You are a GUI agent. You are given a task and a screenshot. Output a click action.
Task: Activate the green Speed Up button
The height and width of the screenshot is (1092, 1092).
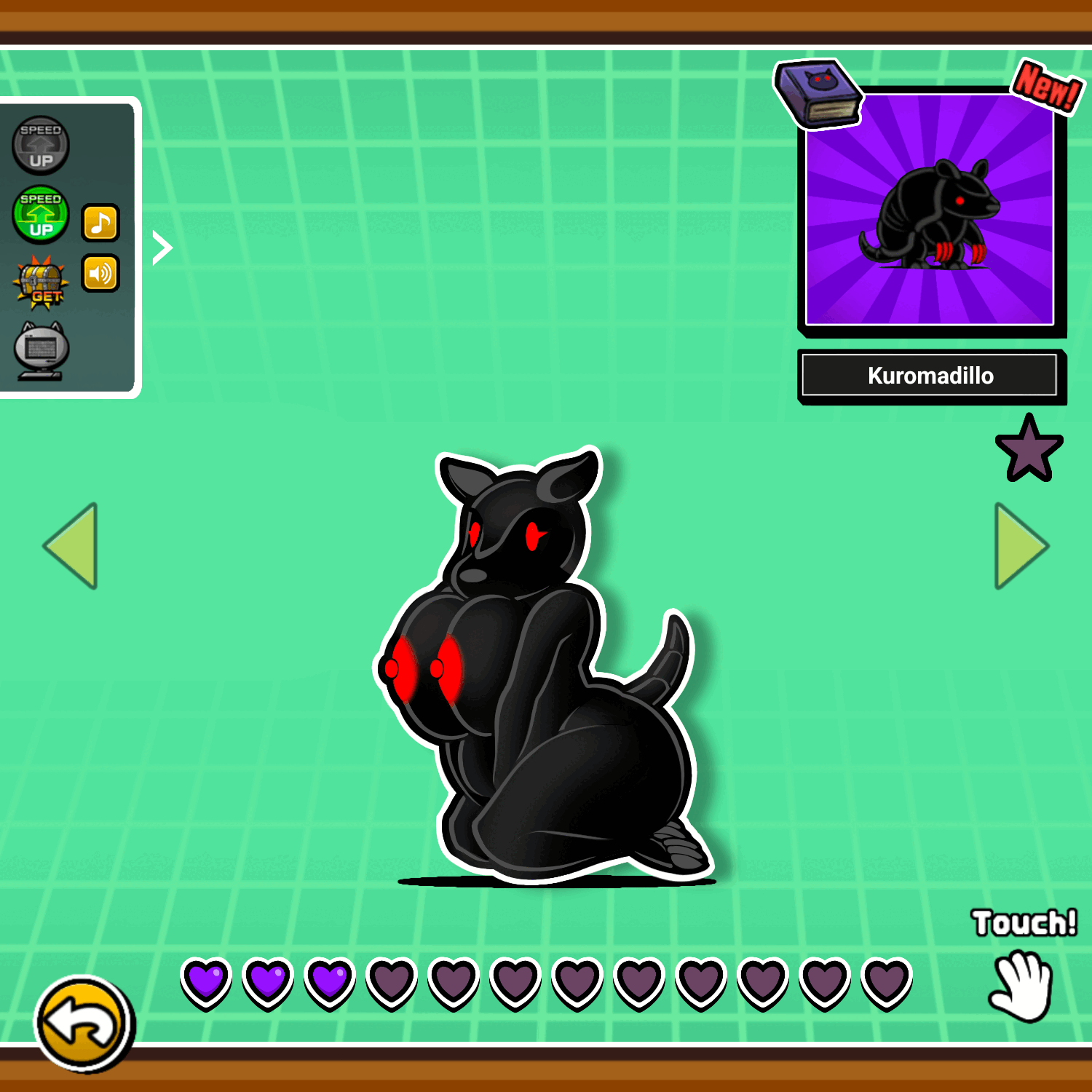(x=41, y=215)
